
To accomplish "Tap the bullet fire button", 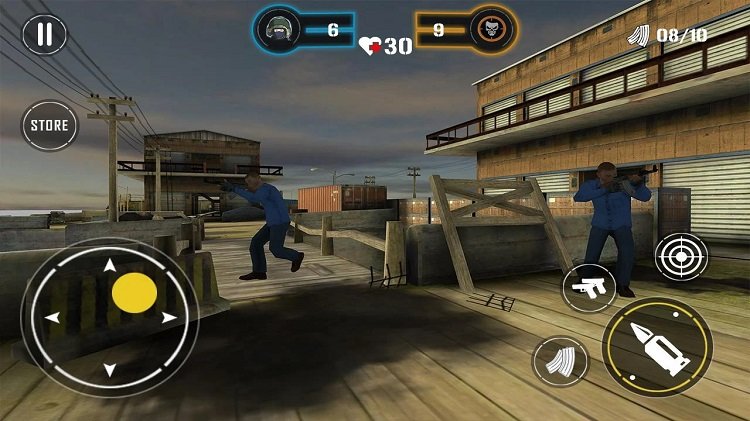I will [x=657, y=346].
